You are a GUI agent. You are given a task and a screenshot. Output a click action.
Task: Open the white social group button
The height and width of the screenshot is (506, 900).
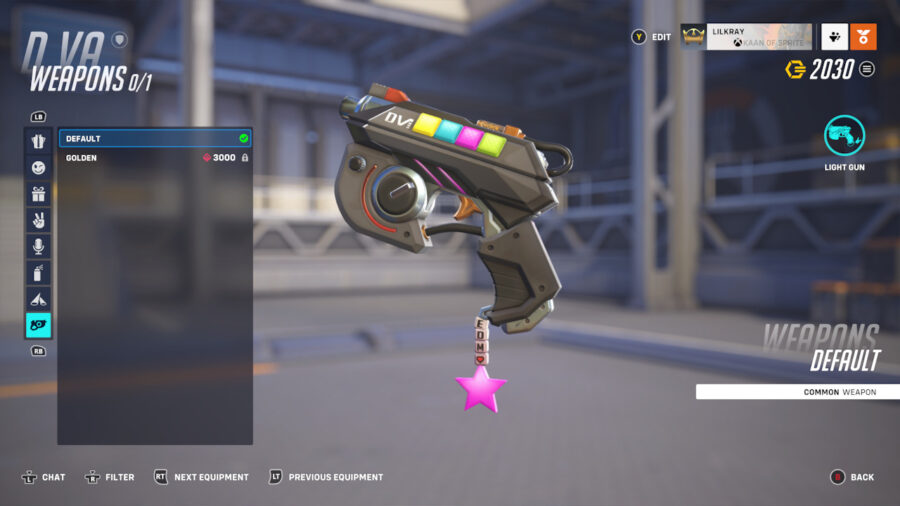(834, 37)
